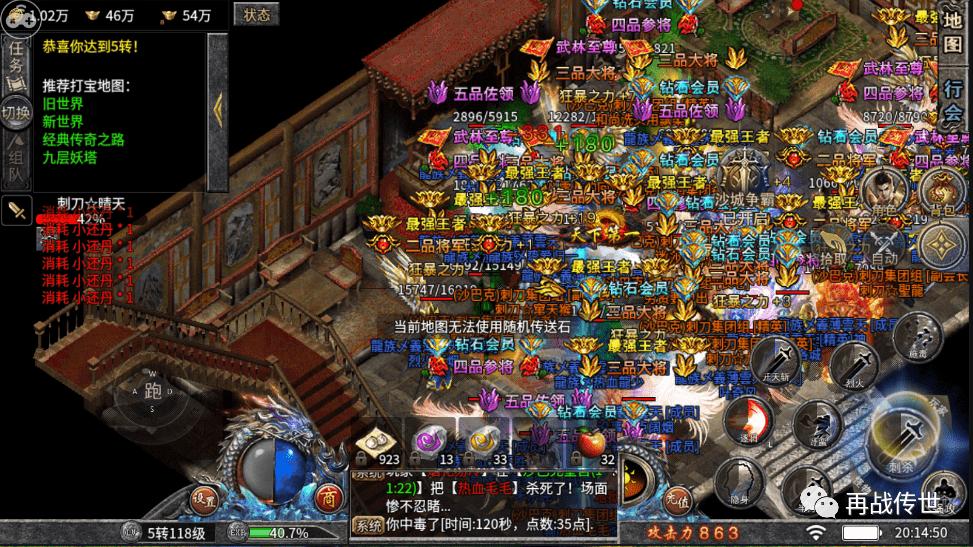
Task: Open the 行会 guild panel
Action: click(x=953, y=99)
